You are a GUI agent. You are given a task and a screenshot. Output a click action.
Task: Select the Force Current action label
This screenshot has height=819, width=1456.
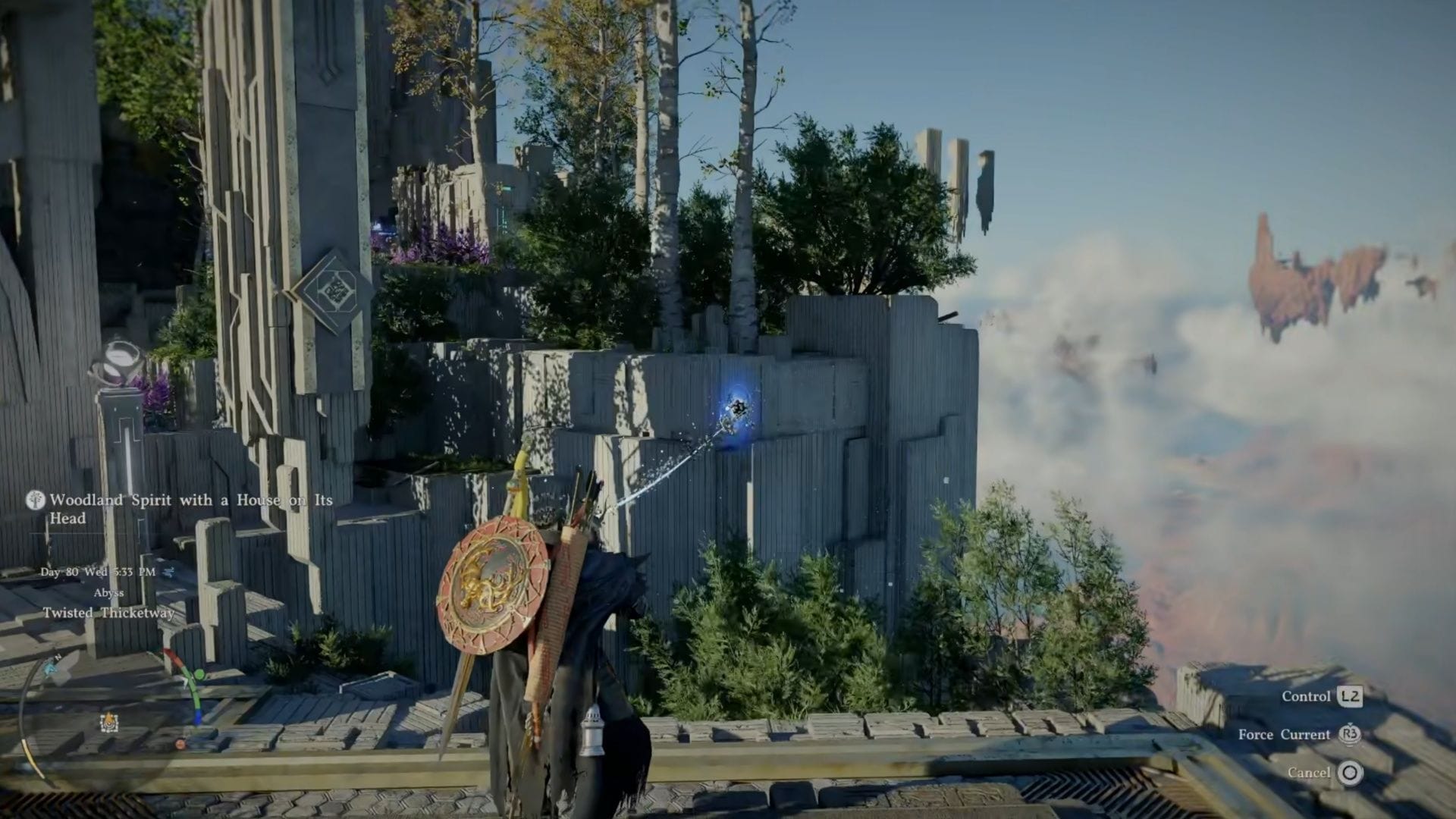(1283, 734)
